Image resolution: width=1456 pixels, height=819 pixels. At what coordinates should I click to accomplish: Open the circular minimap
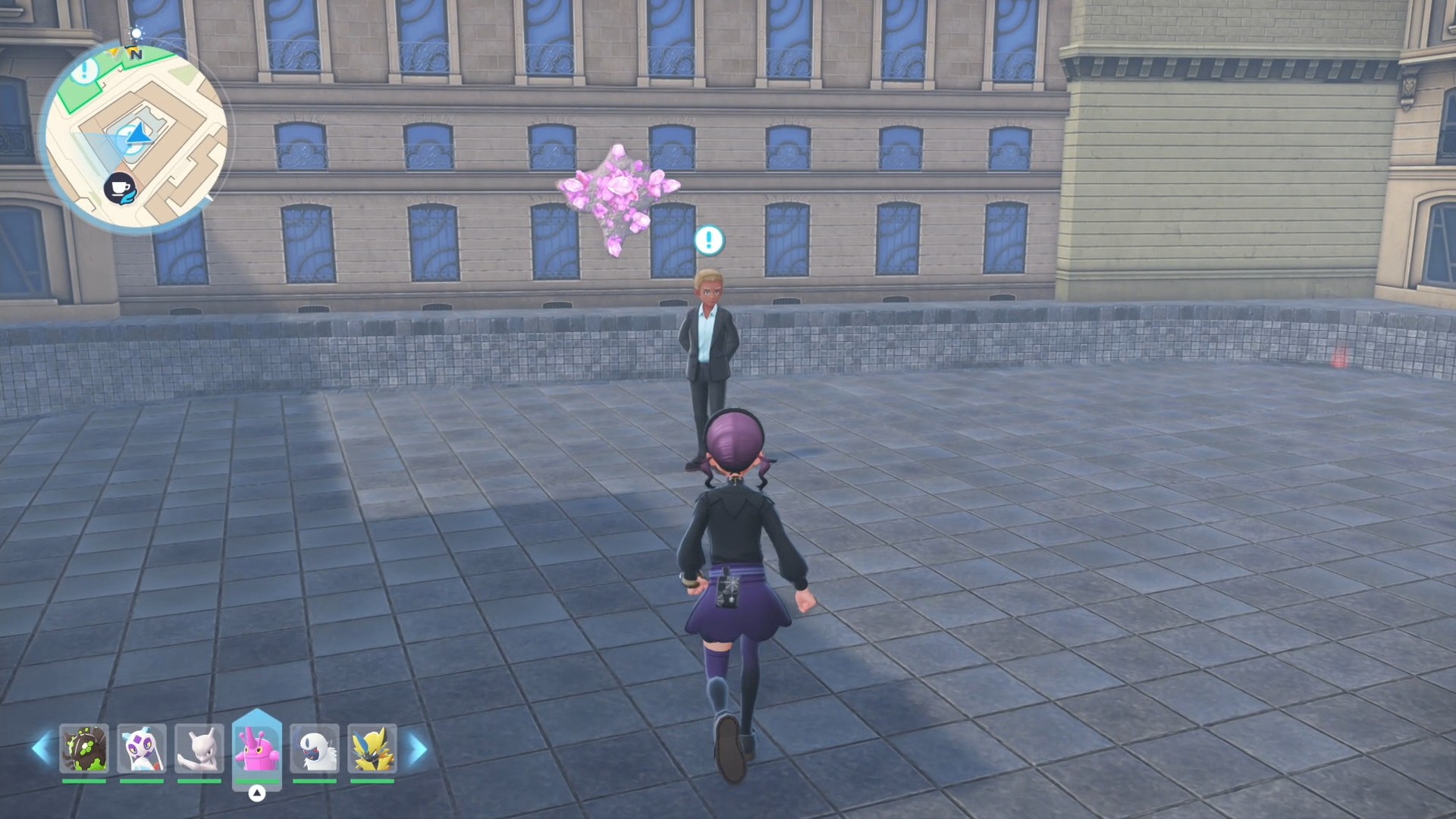[x=135, y=136]
